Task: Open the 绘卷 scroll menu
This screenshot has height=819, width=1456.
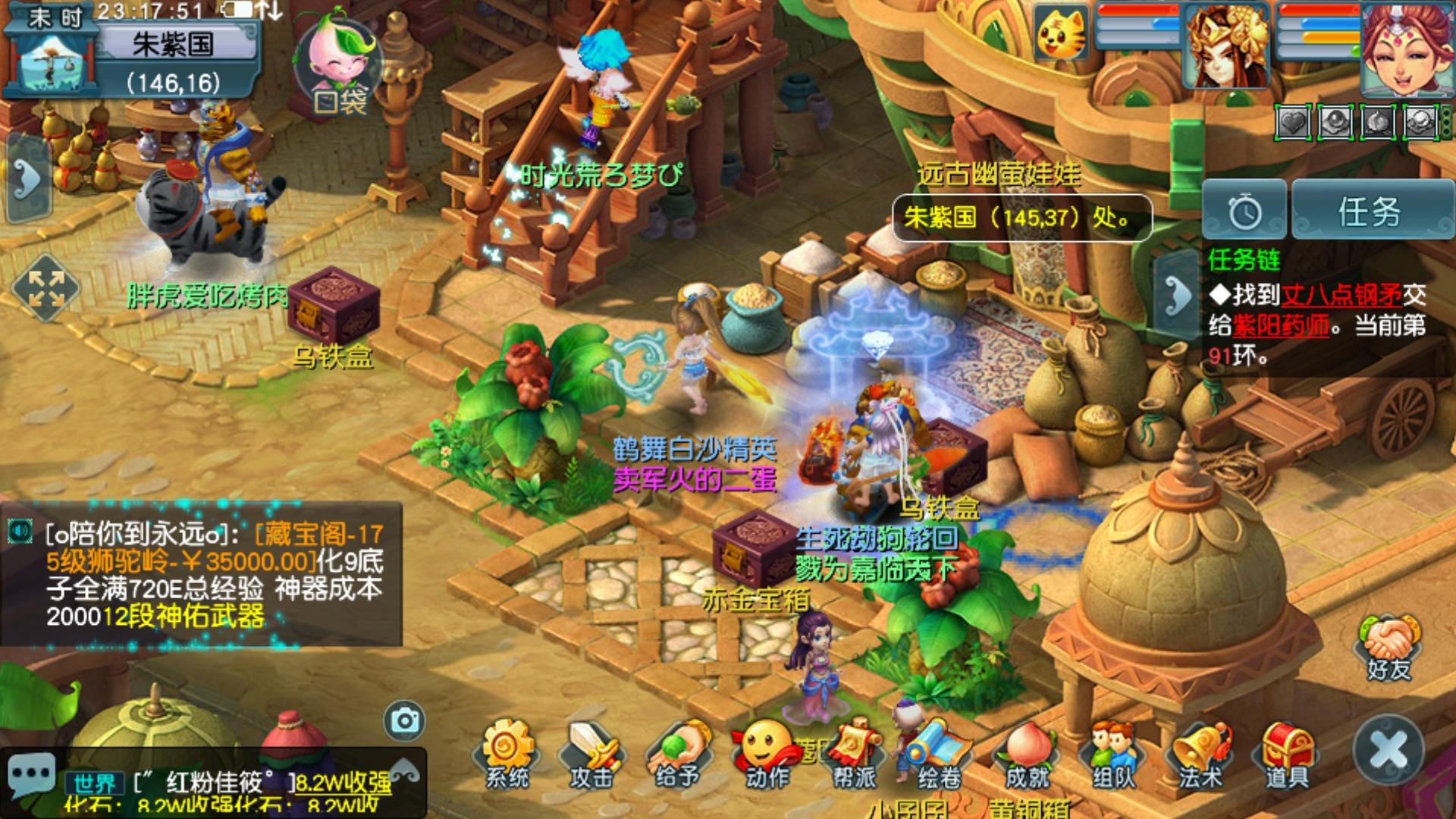Action: [x=939, y=755]
